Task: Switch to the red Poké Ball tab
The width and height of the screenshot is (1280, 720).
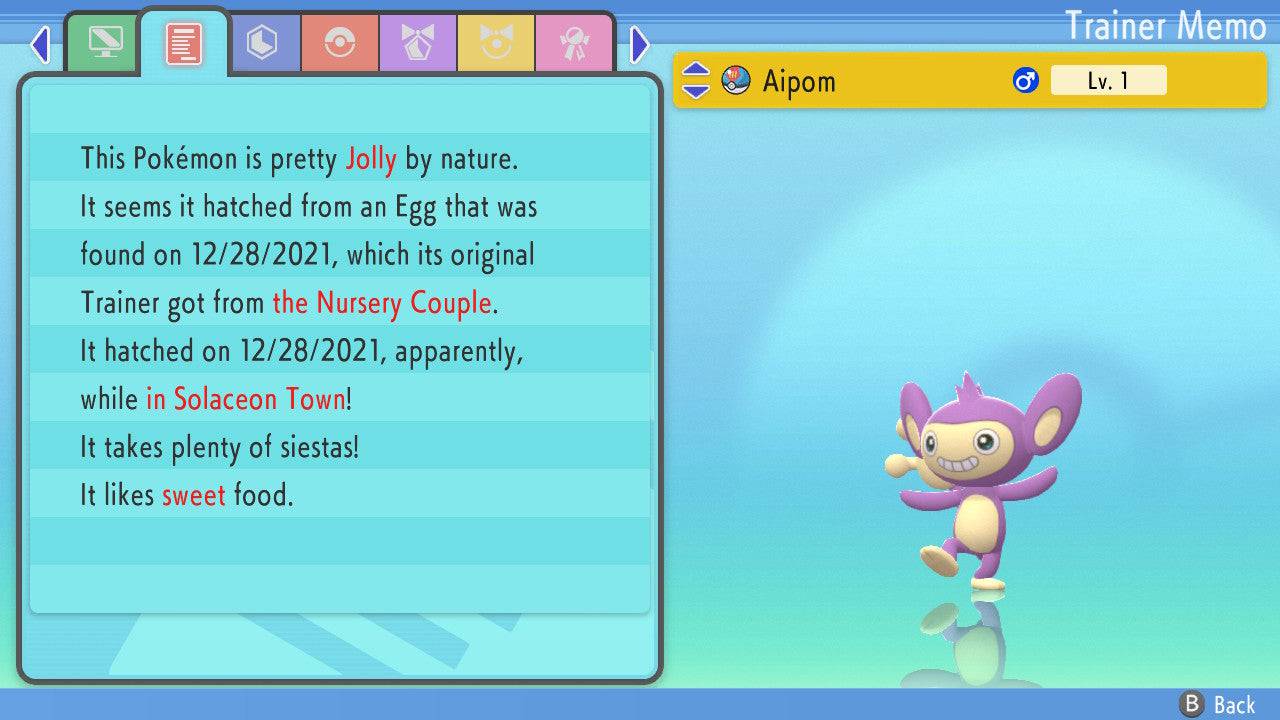Action: tap(340, 44)
